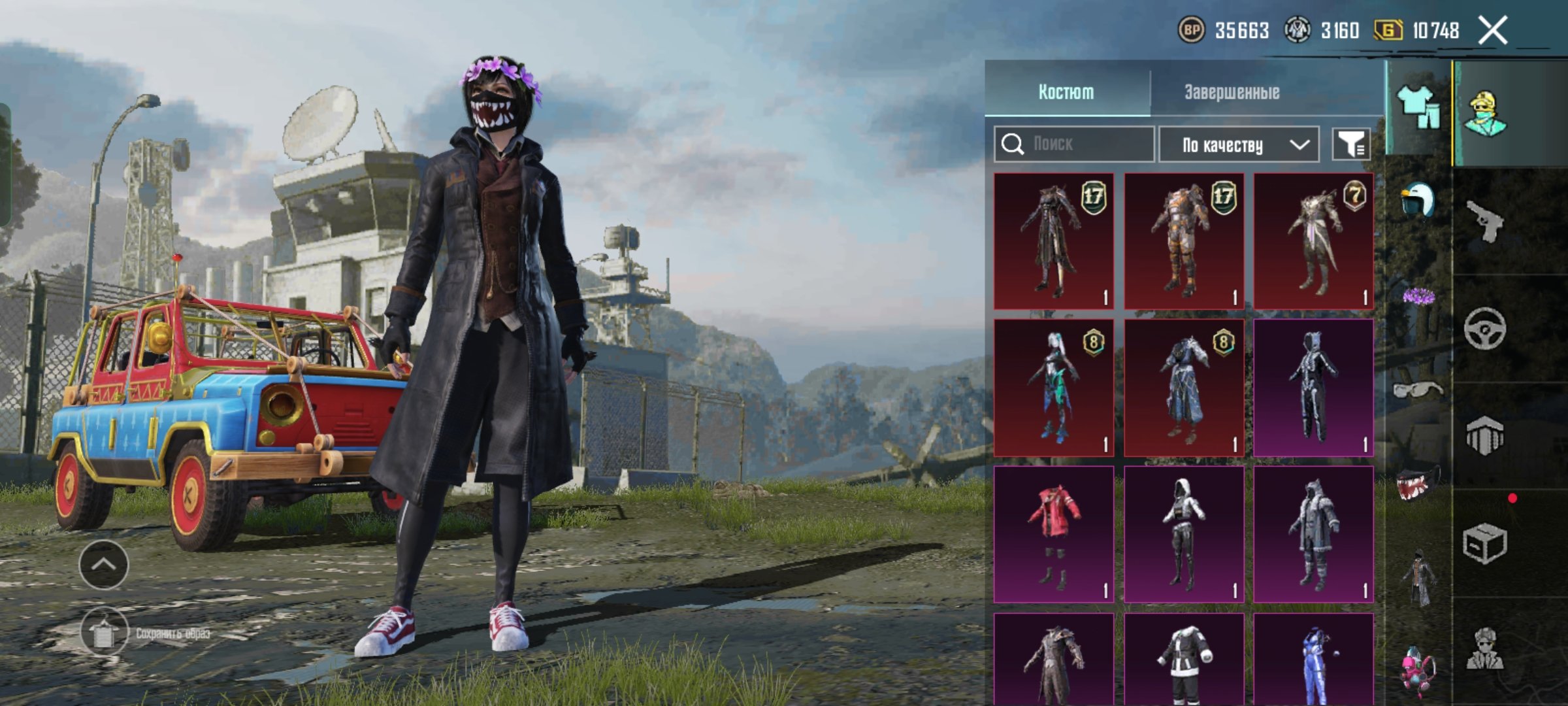Select the orange armored suit level 17
Viewport: 1568px width, 706px height.
pos(1184,241)
